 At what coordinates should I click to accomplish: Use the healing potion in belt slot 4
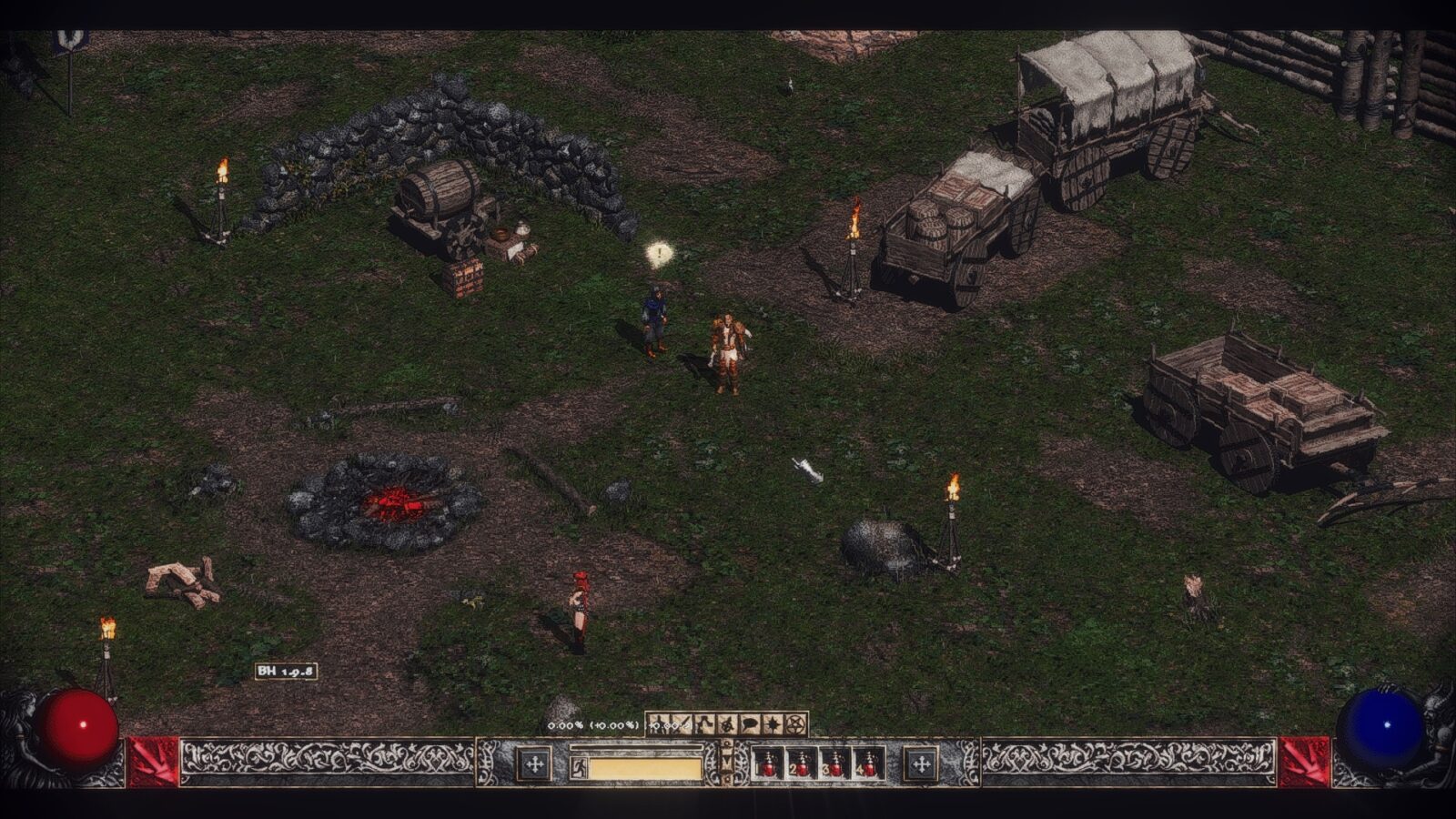[869, 764]
